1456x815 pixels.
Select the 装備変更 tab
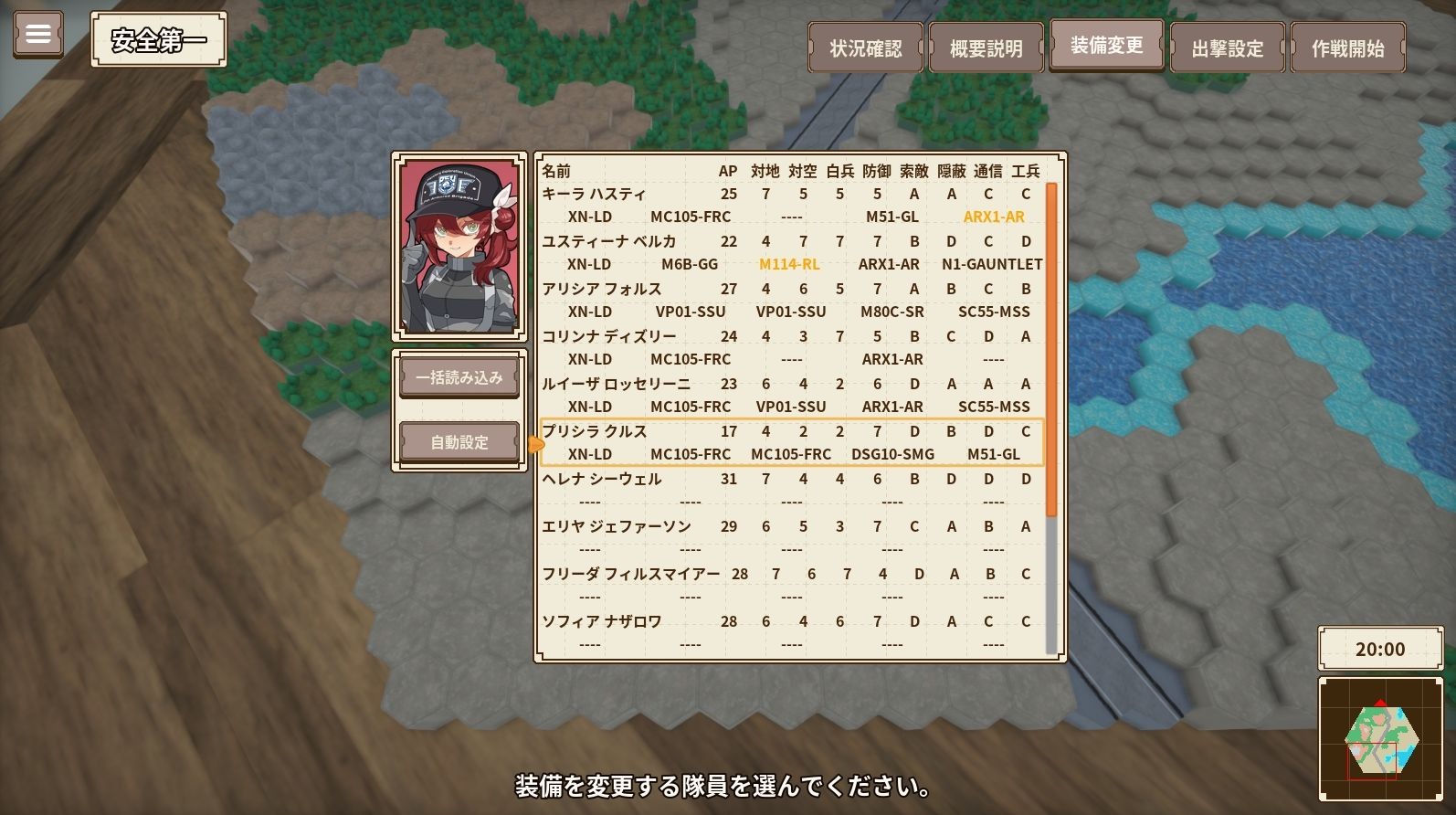[1106, 44]
